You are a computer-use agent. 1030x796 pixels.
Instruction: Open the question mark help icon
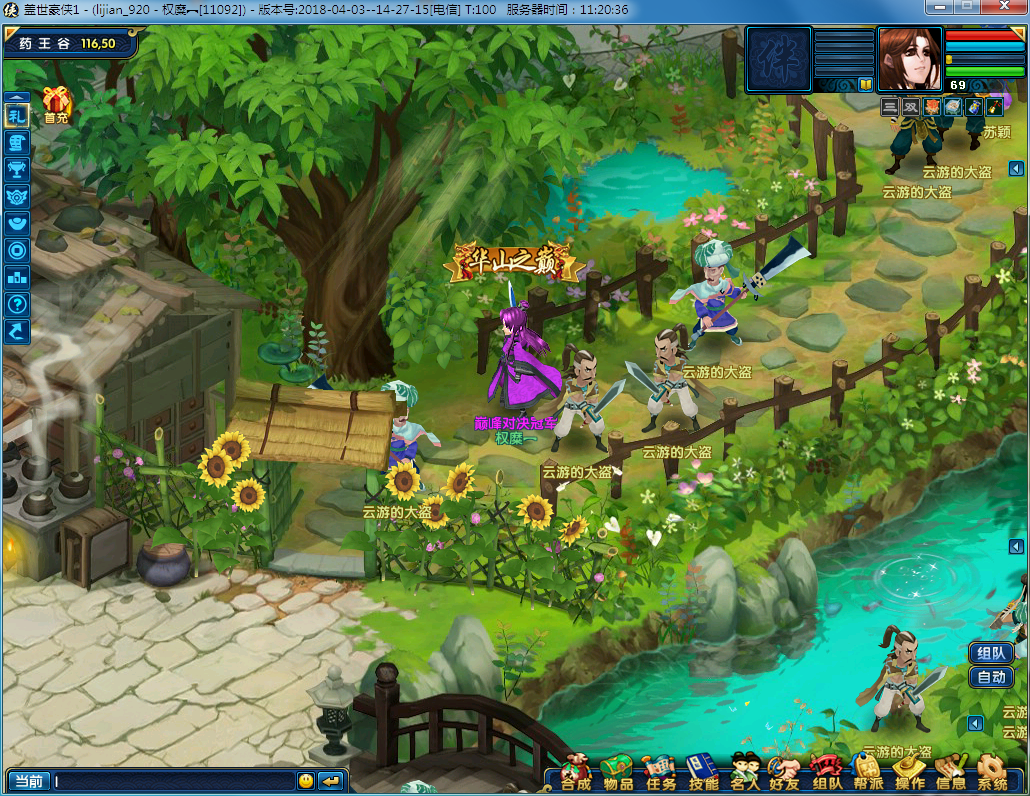[17, 304]
